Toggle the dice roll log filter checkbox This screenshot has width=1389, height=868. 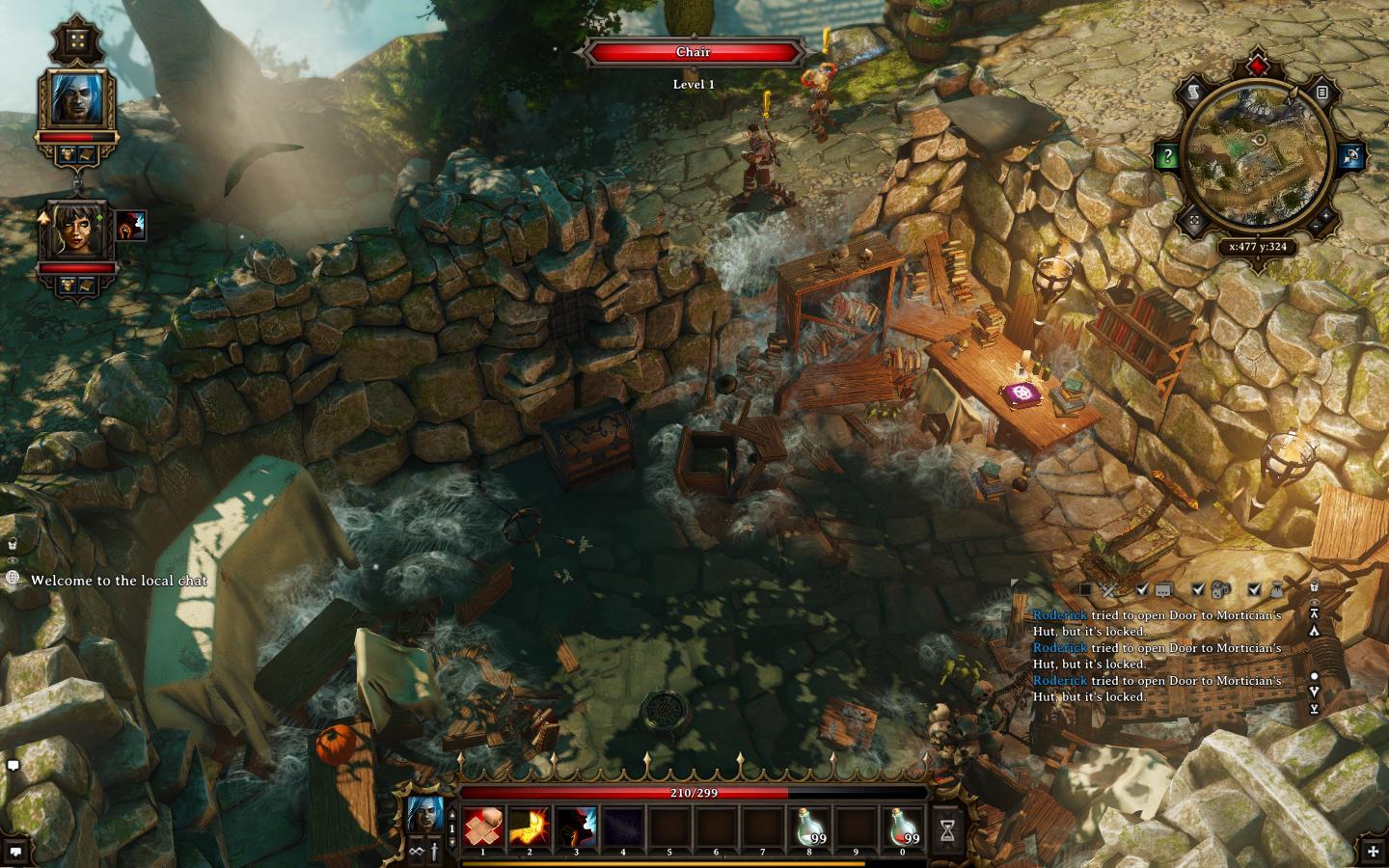[x=1198, y=589]
